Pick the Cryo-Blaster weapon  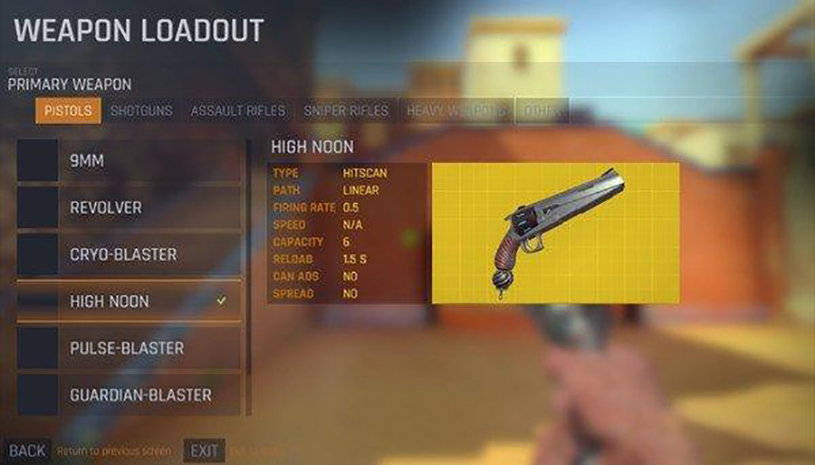click(x=130, y=255)
